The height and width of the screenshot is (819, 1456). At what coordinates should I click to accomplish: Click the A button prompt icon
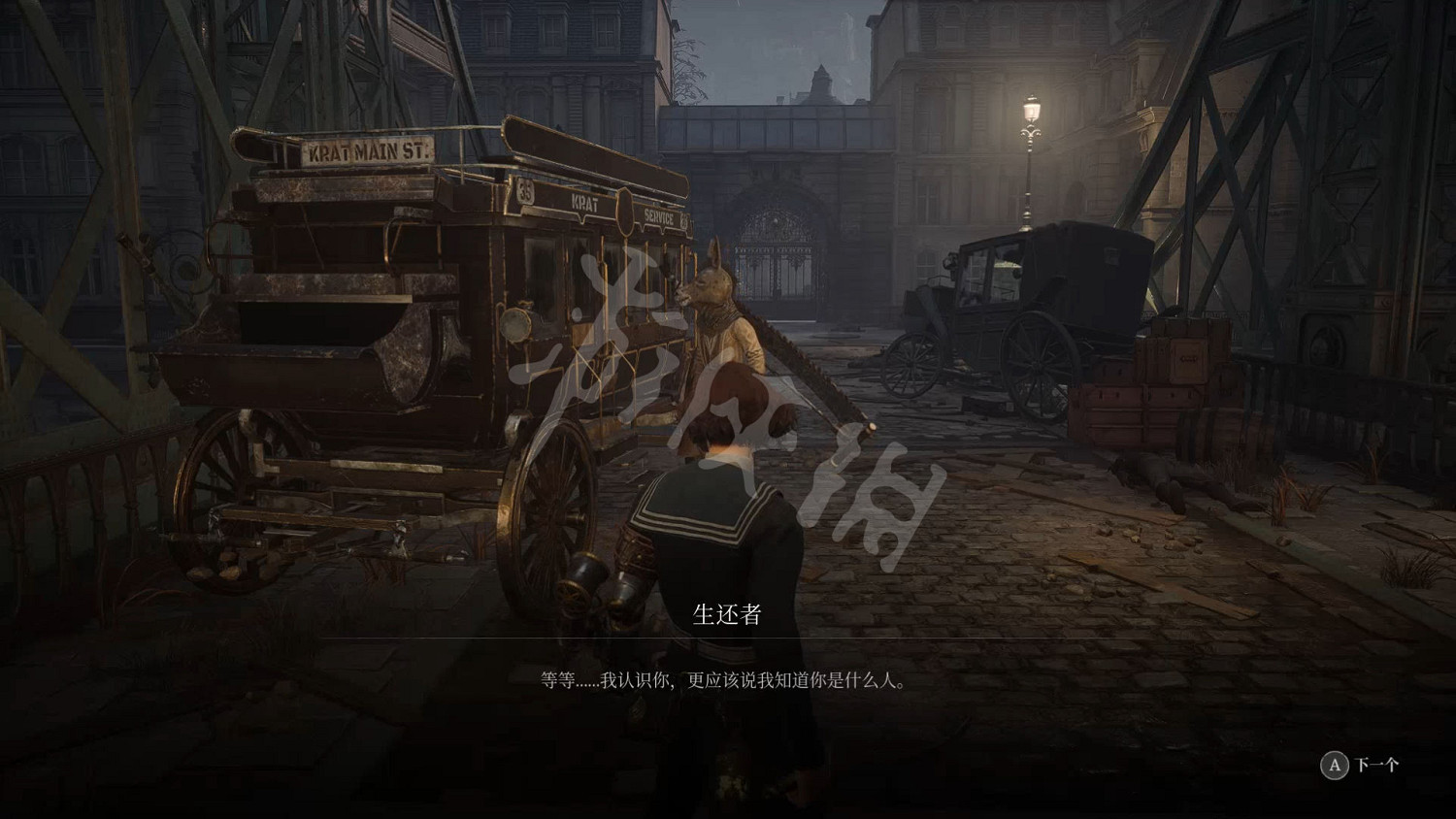coord(1336,766)
